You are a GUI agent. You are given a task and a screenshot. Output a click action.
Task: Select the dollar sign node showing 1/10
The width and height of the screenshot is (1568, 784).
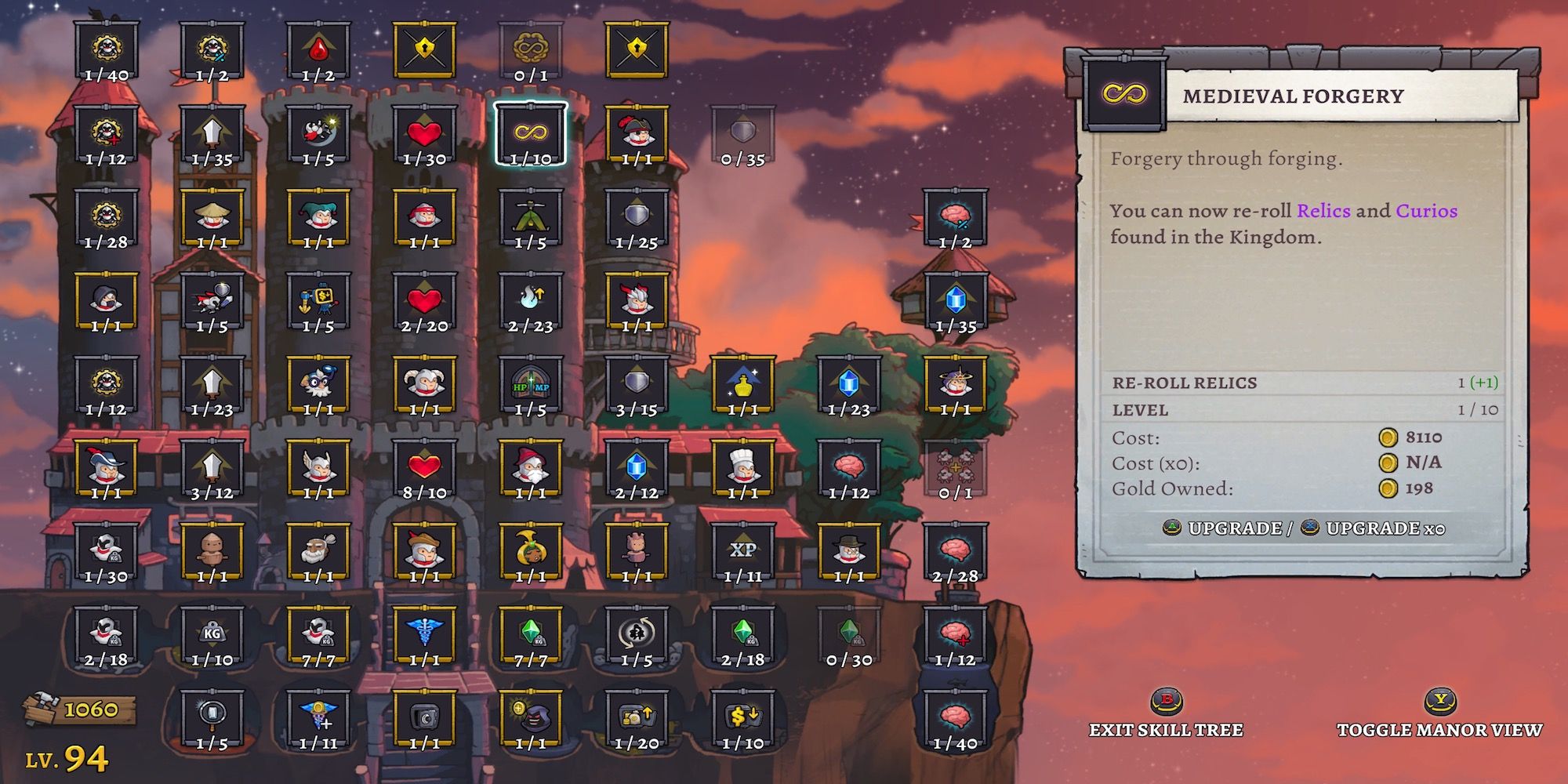click(x=742, y=718)
